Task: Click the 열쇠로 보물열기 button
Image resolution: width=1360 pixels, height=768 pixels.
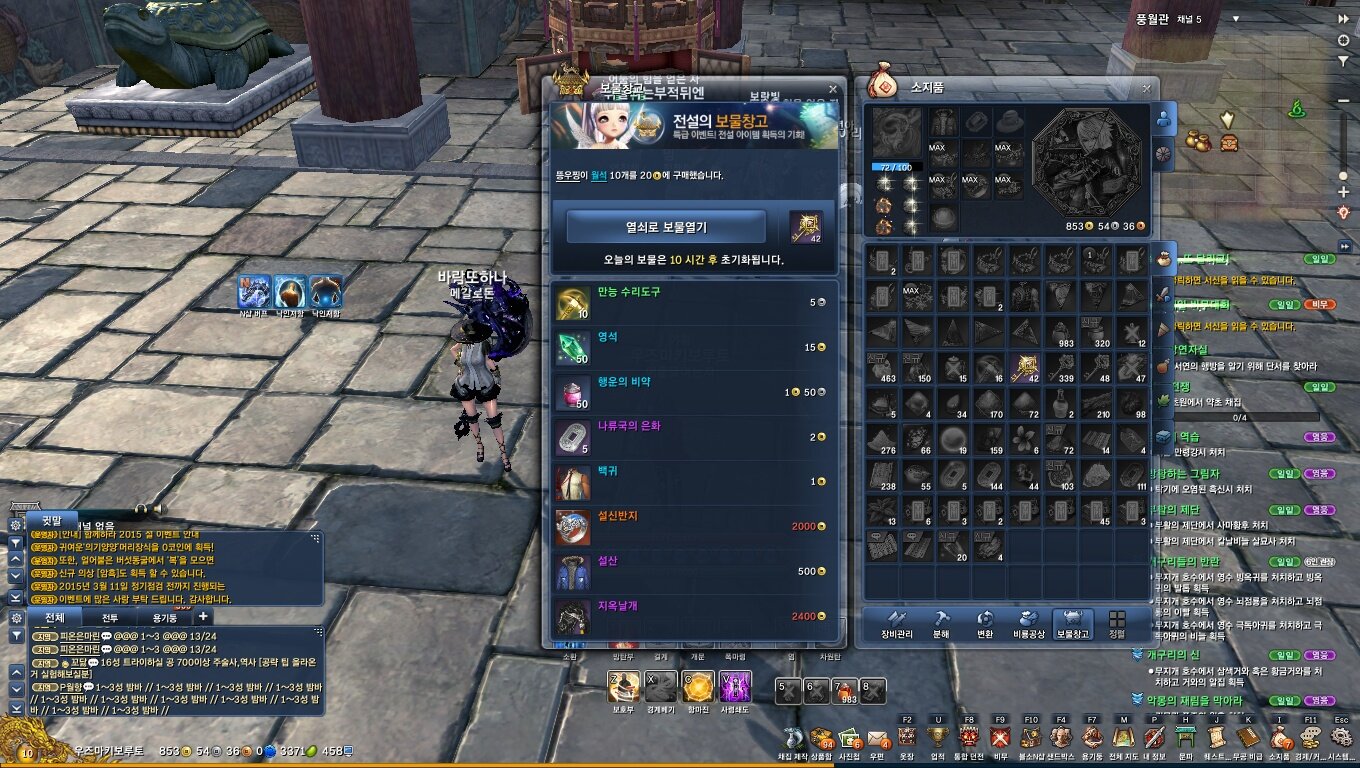Action: [666, 227]
